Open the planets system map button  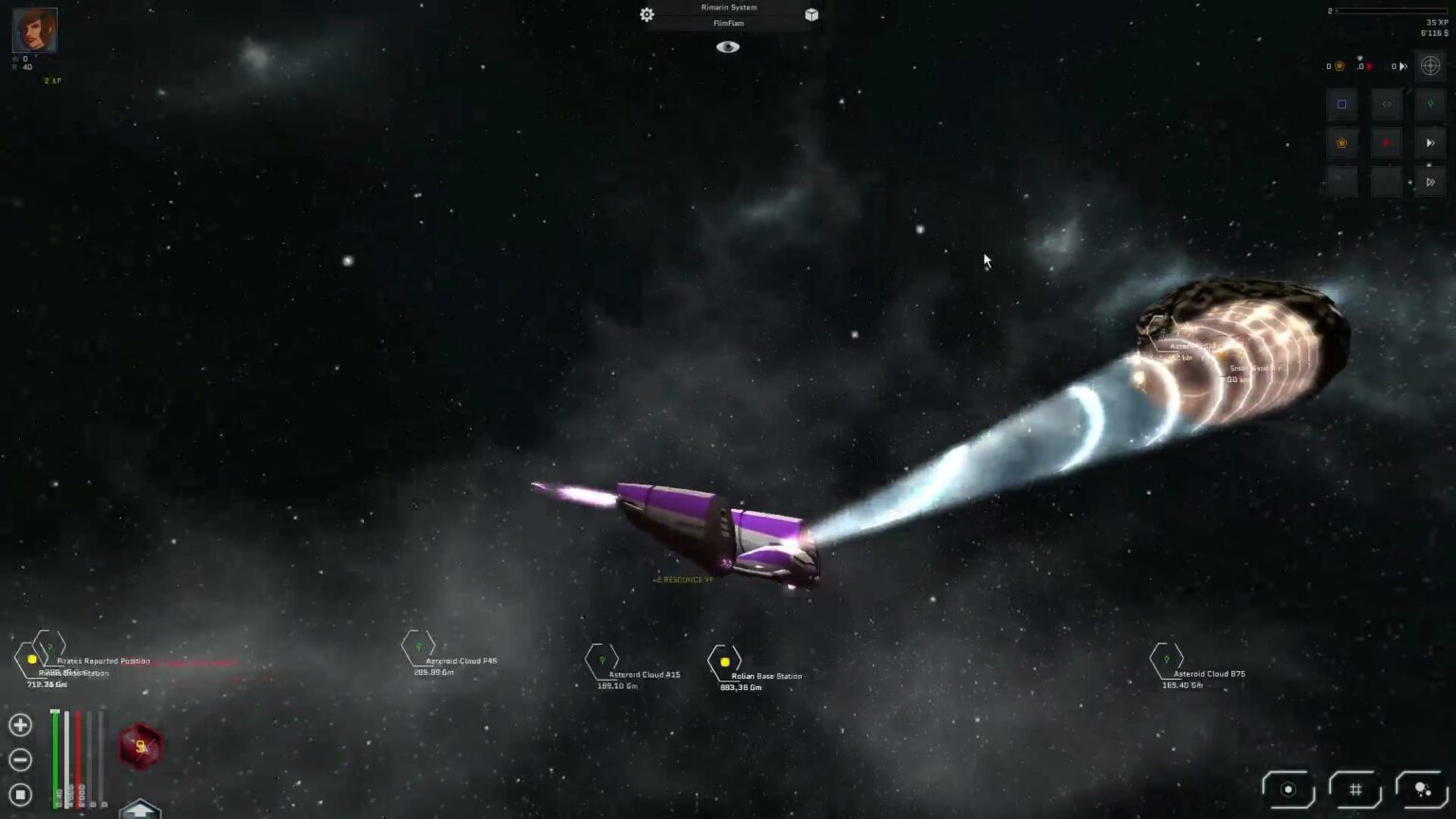pyautogui.click(x=1422, y=789)
